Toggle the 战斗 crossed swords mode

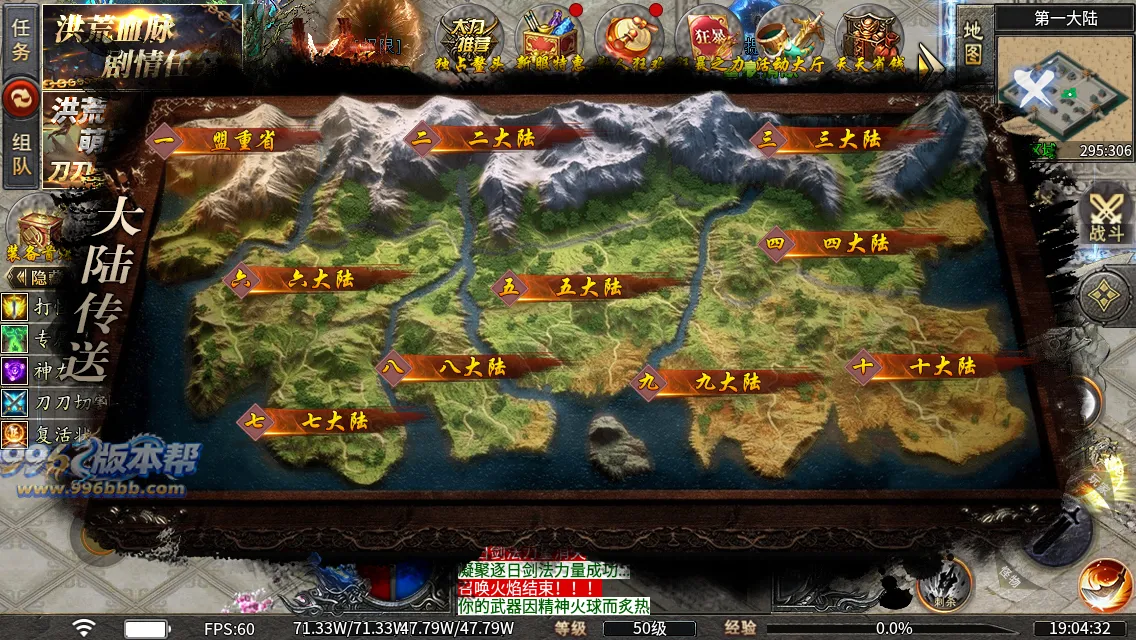click(x=1106, y=217)
